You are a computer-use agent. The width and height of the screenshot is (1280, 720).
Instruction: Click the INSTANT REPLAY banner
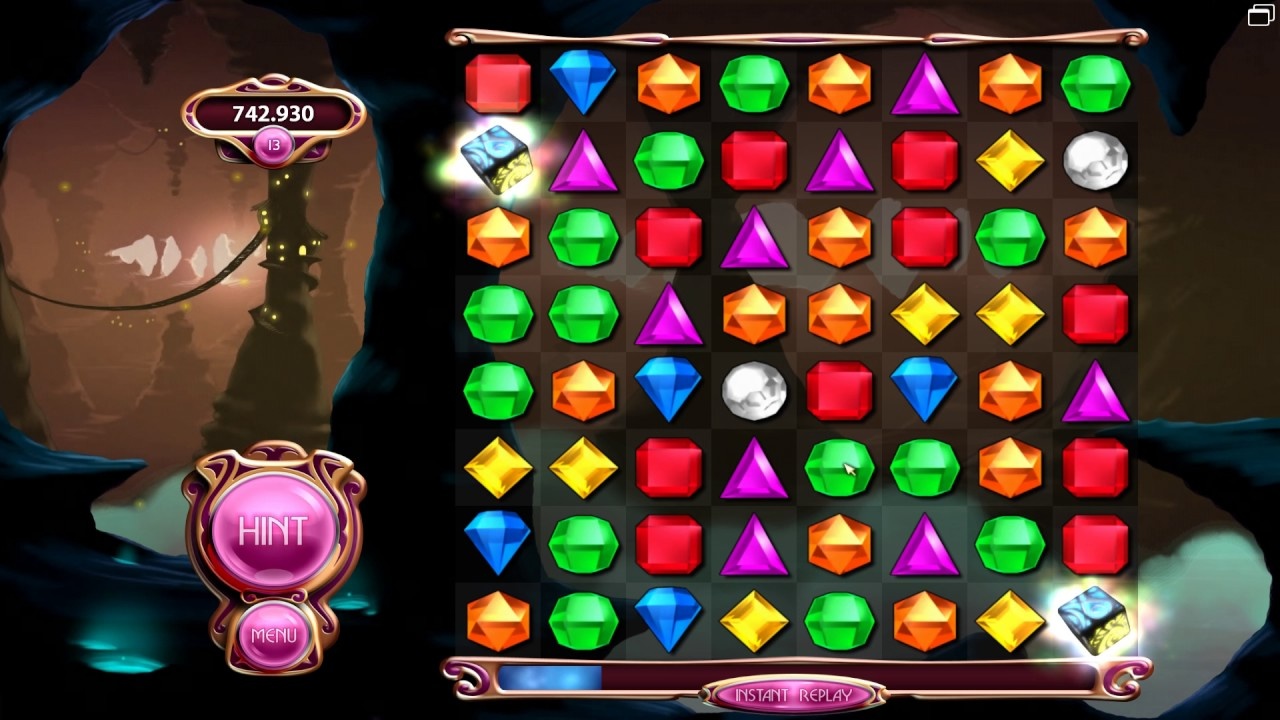coord(795,691)
